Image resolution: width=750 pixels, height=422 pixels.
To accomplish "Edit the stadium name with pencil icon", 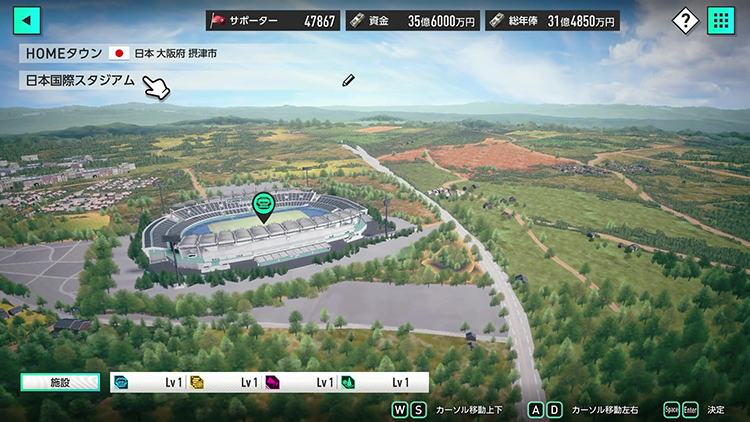I will 348,80.
